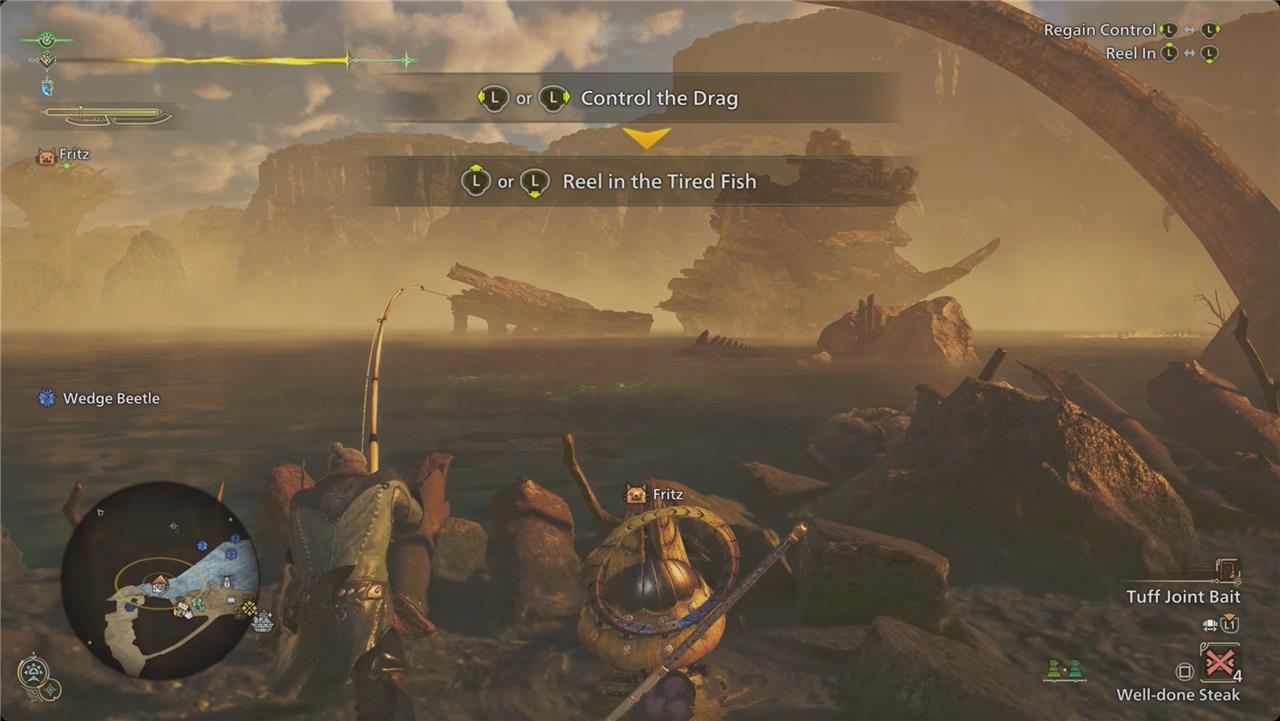
Task: Open the circular minimap
Action: tap(160, 578)
